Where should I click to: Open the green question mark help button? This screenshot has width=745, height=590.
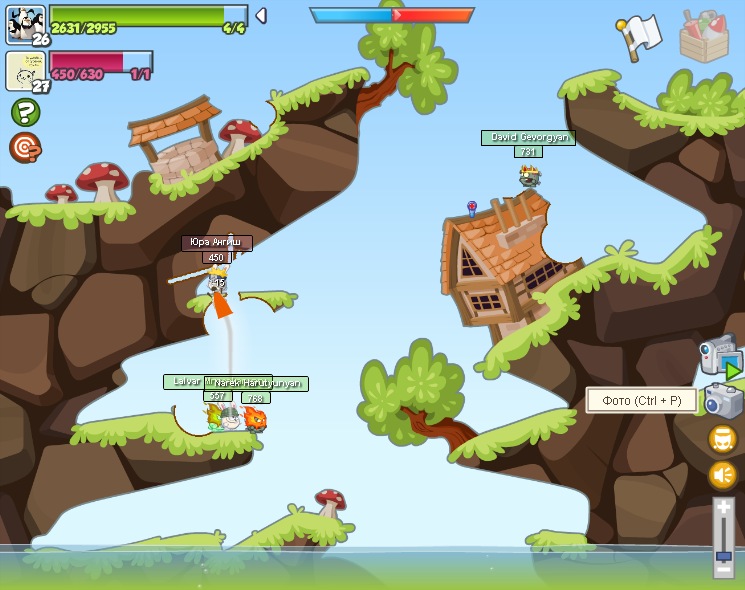pos(25,111)
